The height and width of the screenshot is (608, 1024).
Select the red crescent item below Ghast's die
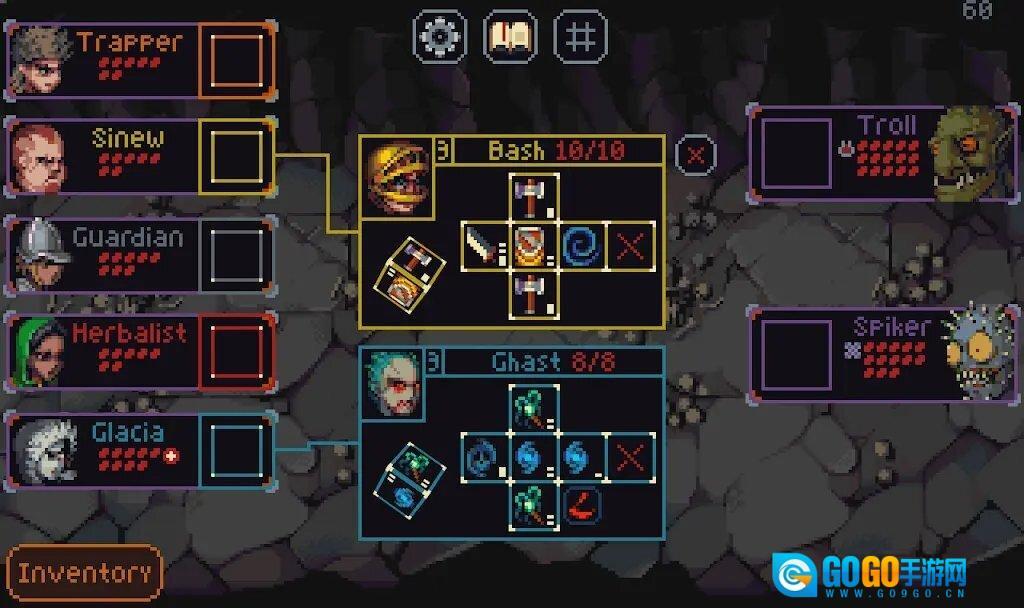click(x=582, y=505)
